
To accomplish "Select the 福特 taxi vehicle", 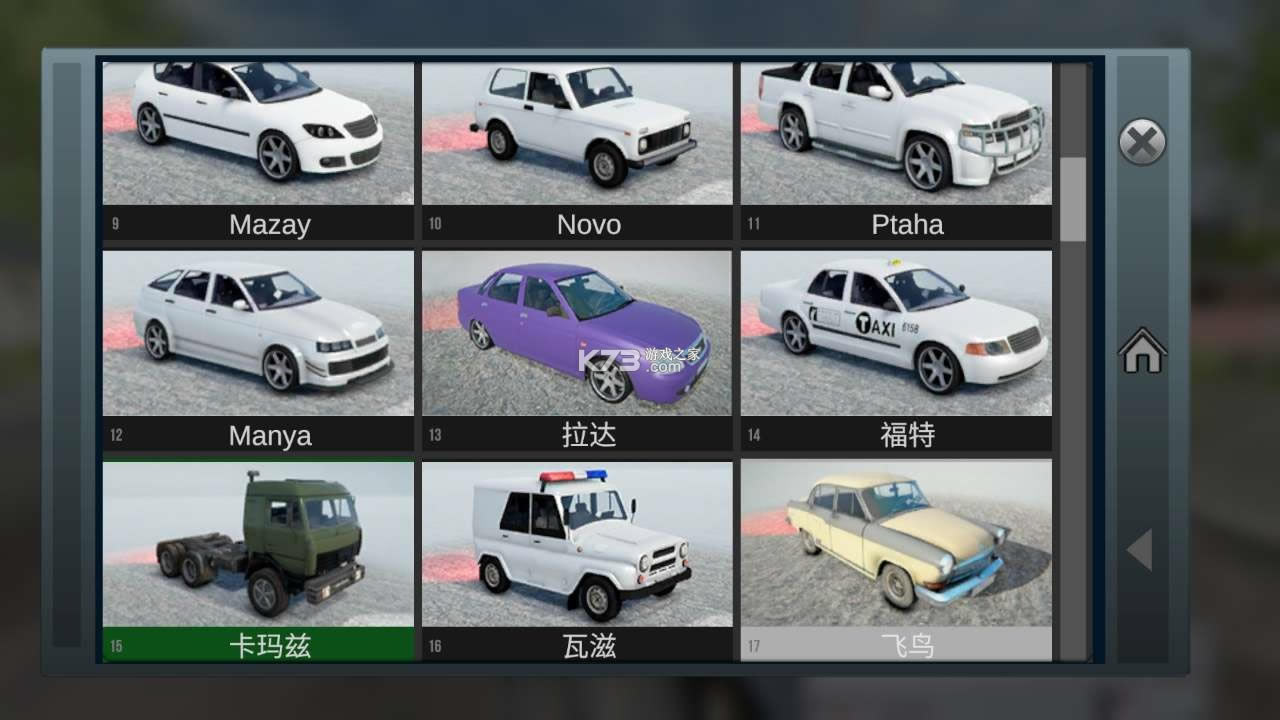I will click(897, 333).
